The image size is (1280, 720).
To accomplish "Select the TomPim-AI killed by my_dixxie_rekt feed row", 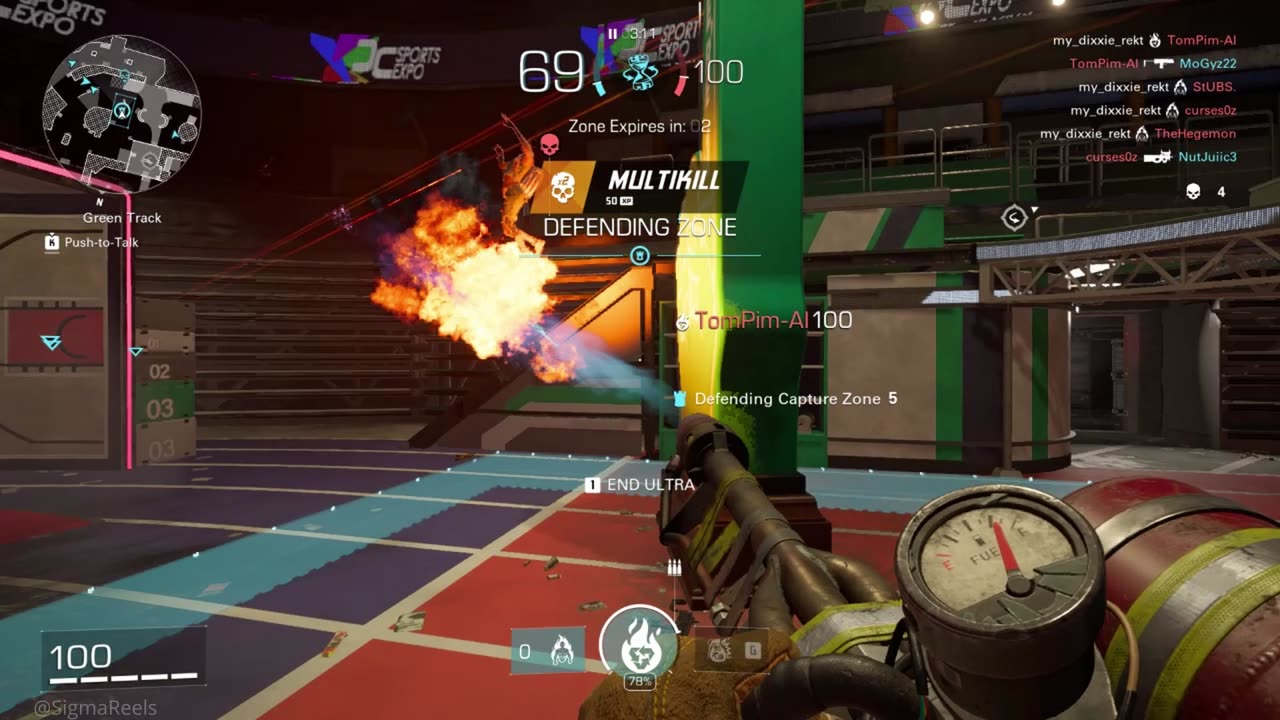I will (1144, 41).
